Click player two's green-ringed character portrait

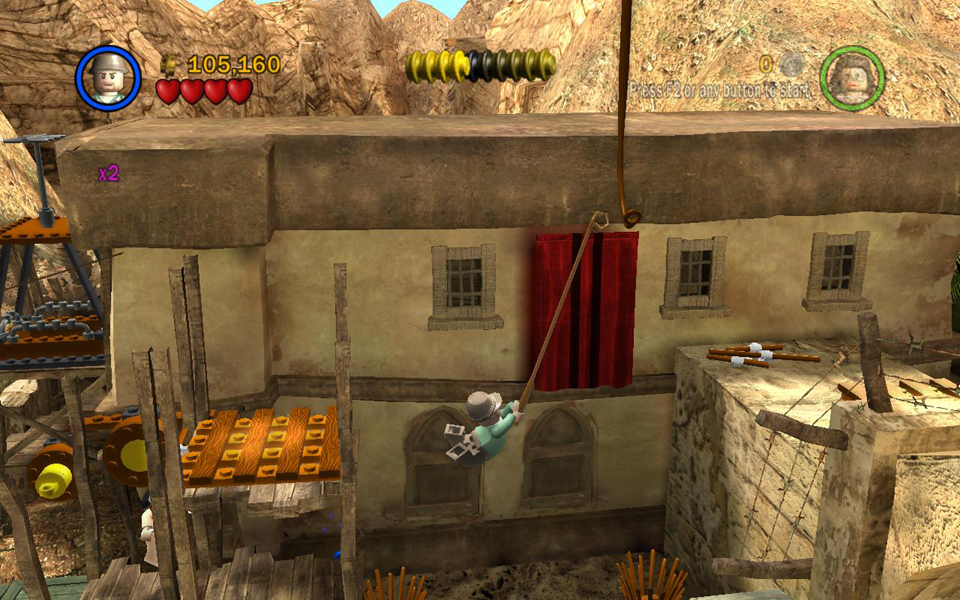[852, 77]
